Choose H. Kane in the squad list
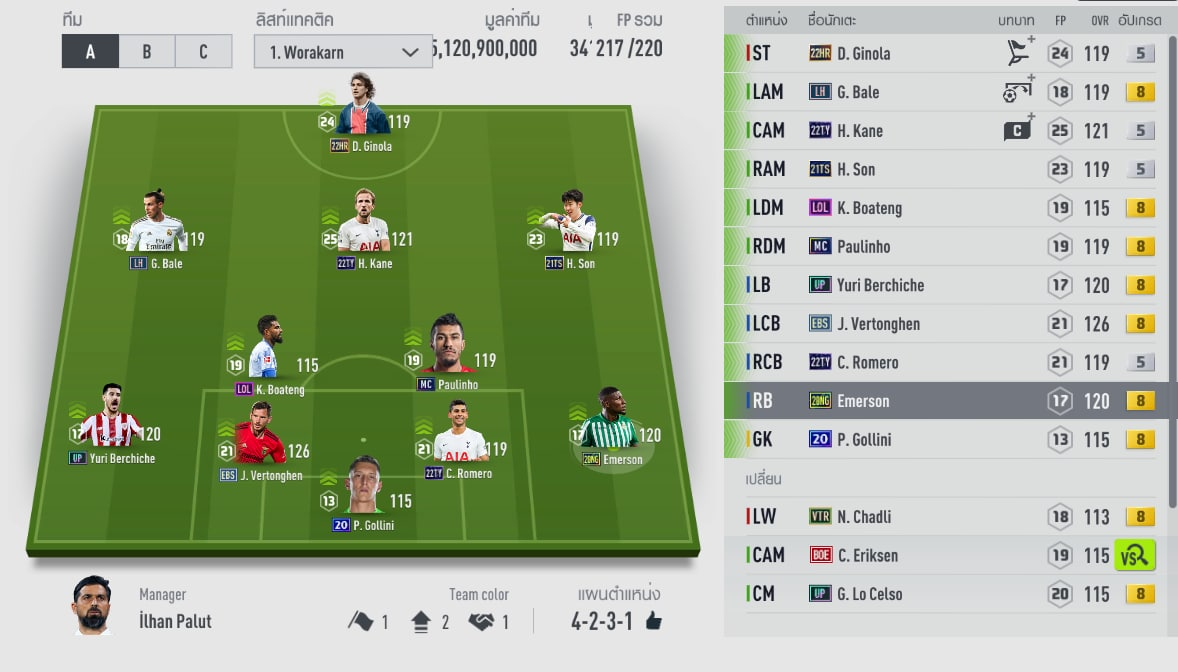The height and width of the screenshot is (672, 1178). [x=940, y=131]
